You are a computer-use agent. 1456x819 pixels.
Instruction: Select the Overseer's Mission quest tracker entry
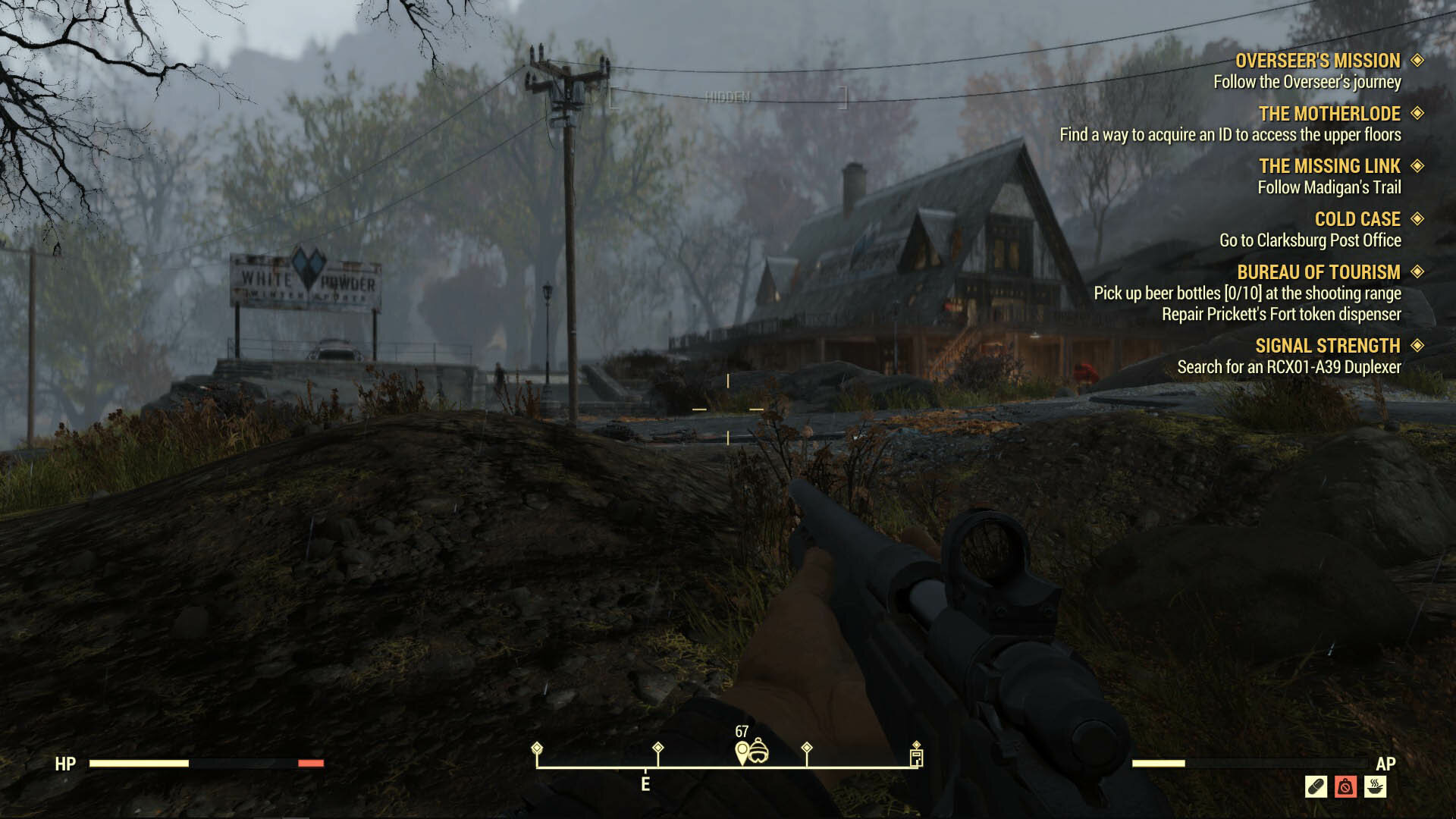pos(1317,61)
